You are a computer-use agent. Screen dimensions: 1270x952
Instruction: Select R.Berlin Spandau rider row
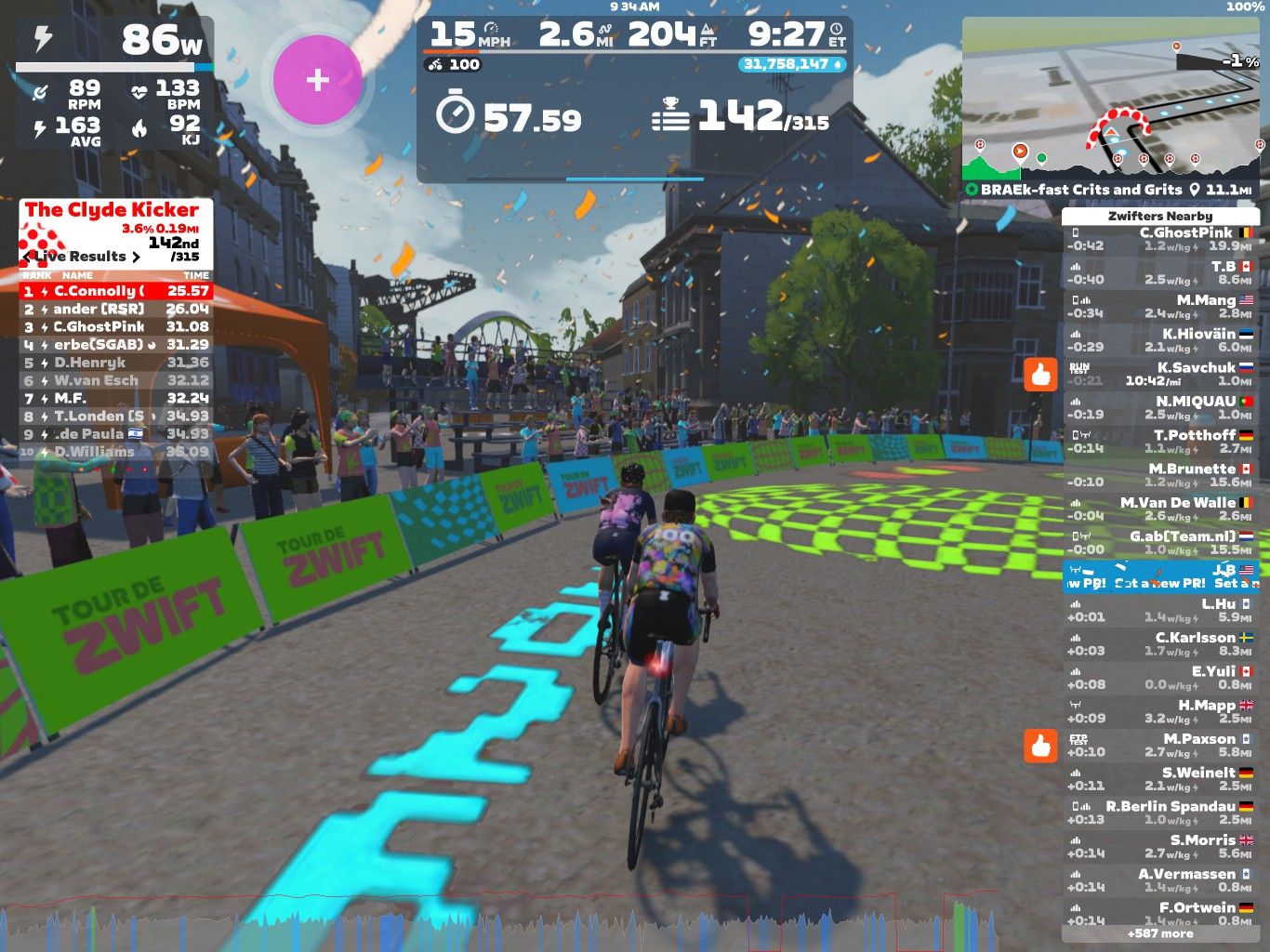click(1159, 813)
